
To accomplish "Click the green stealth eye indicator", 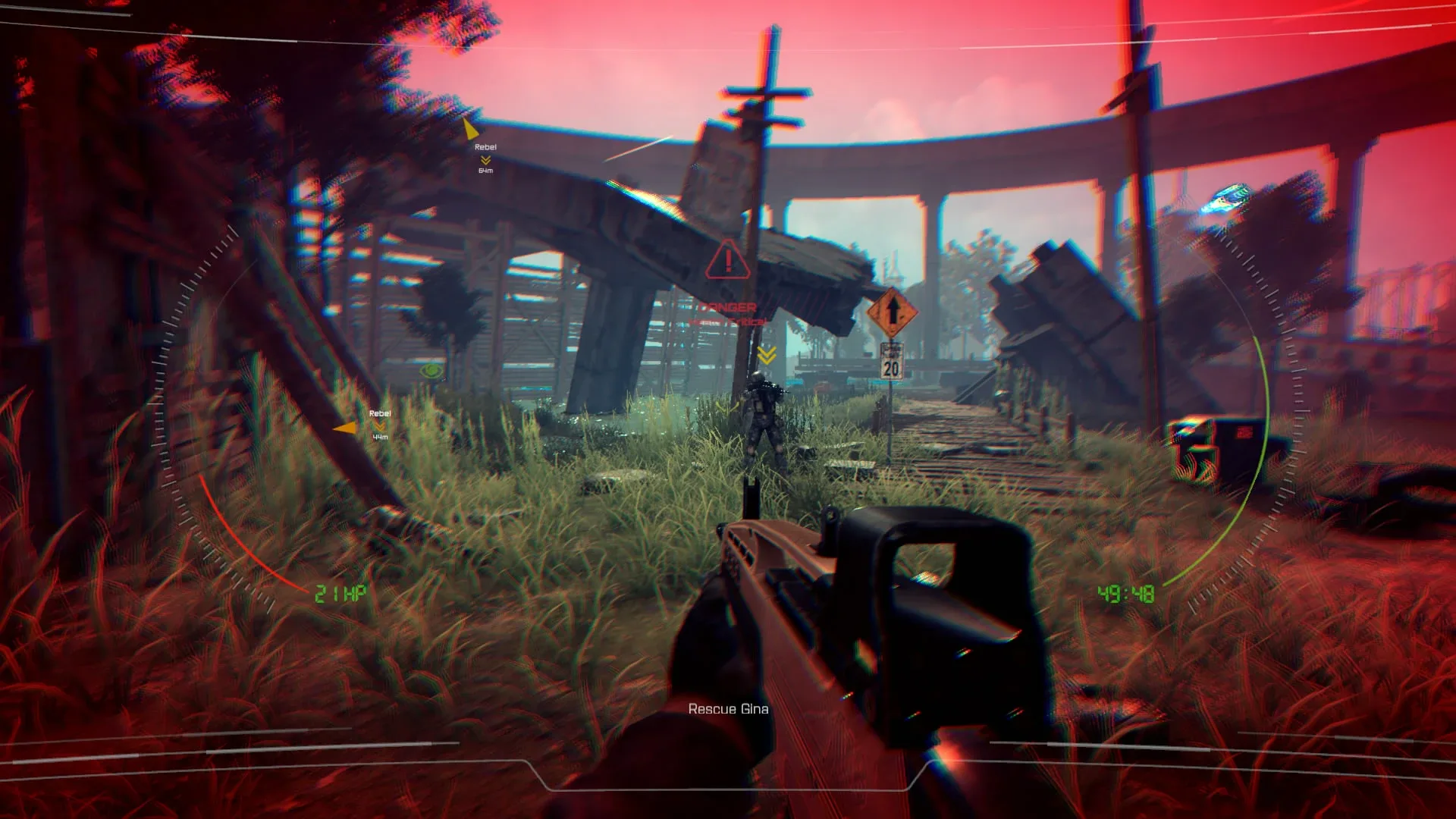I will pyautogui.click(x=430, y=369).
